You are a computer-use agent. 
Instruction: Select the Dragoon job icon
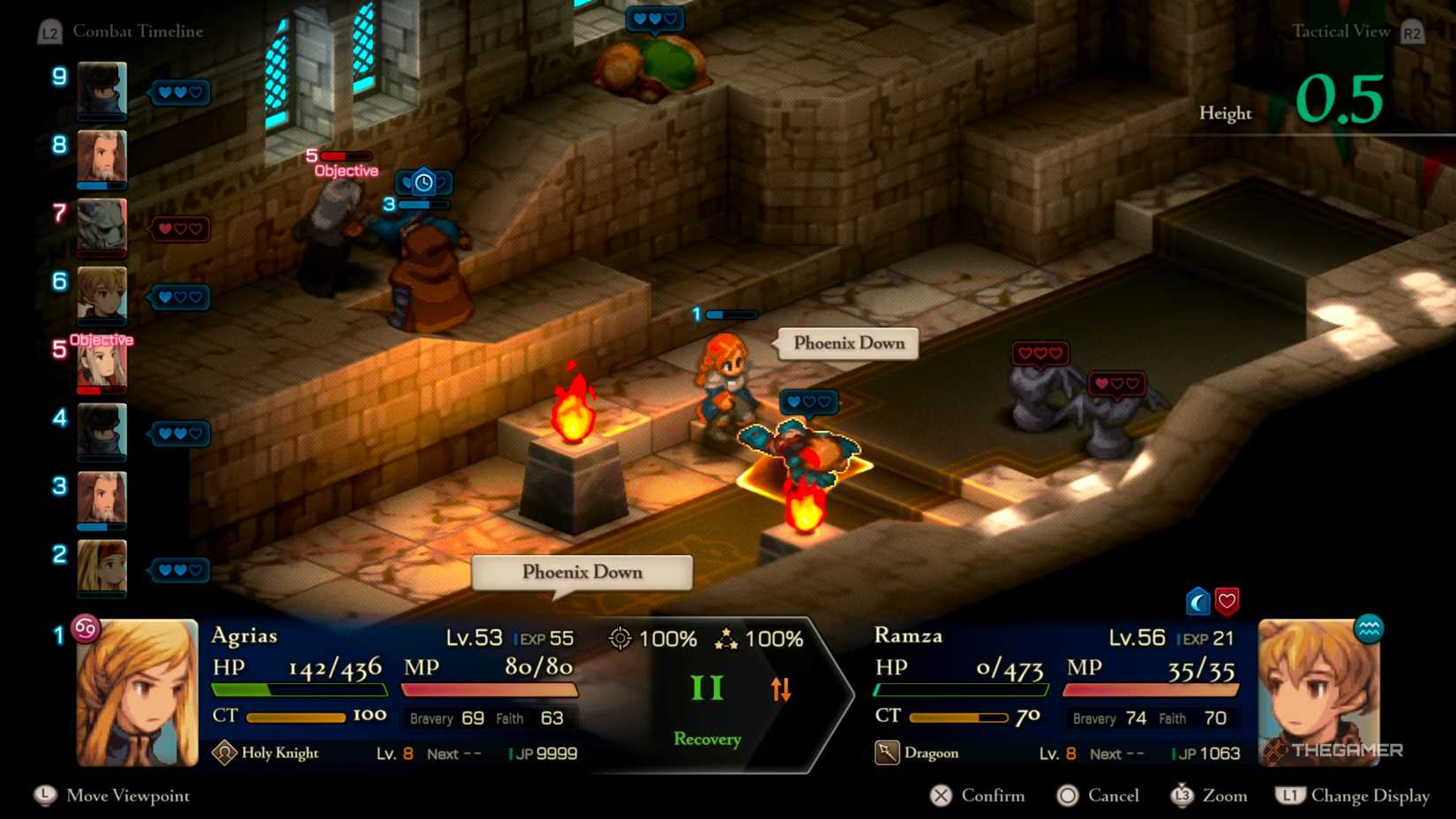(x=887, y=753)
